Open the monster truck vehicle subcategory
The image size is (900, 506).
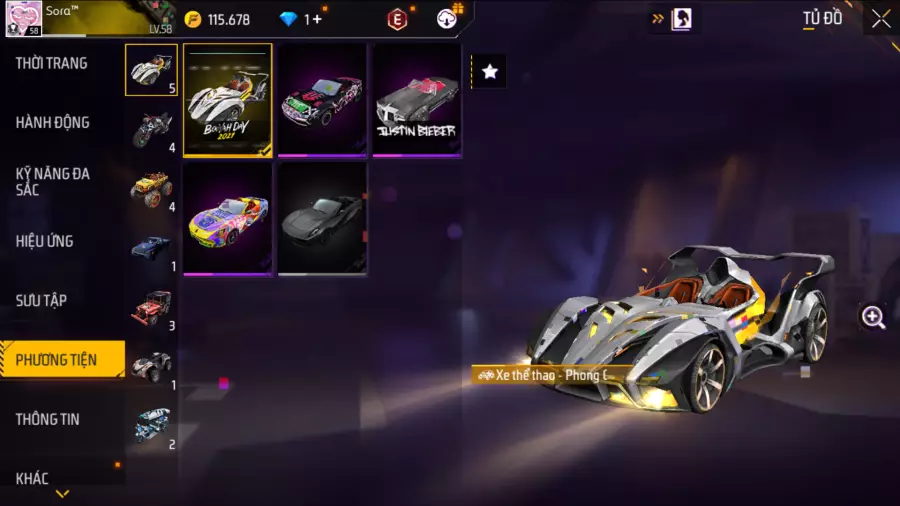coord(152,188)
